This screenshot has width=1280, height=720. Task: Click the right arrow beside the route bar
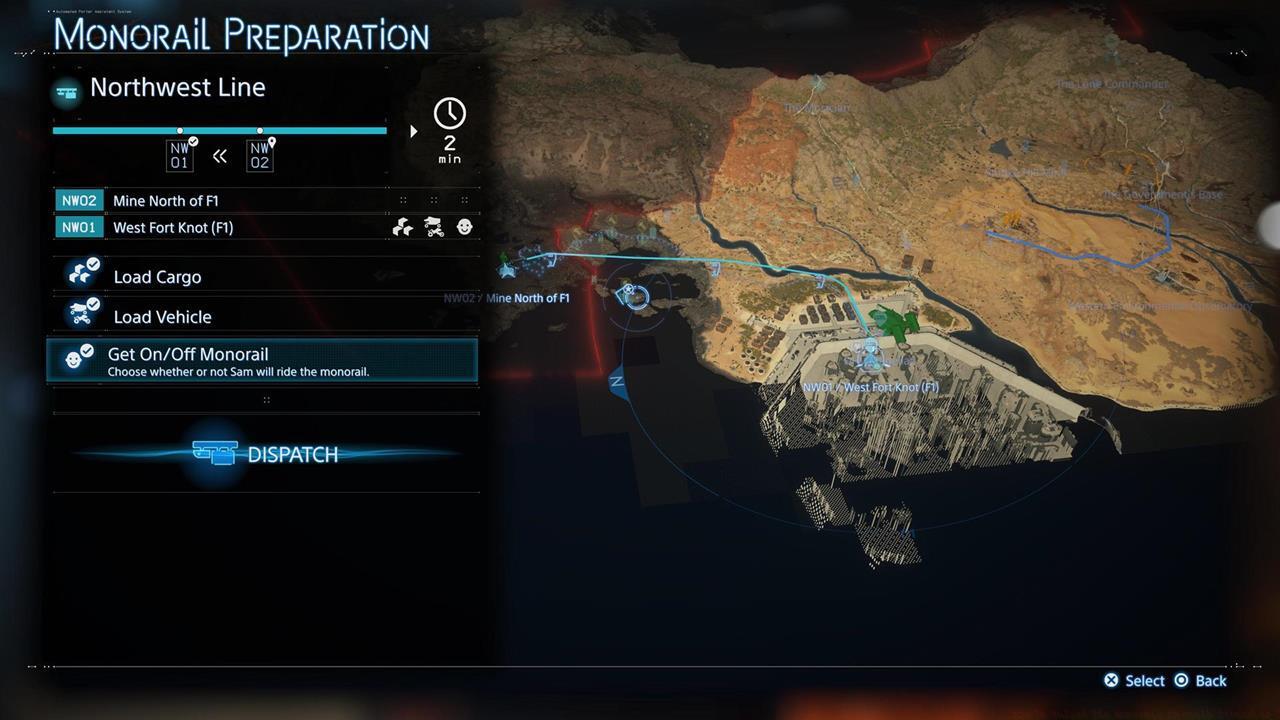point(413,130)
